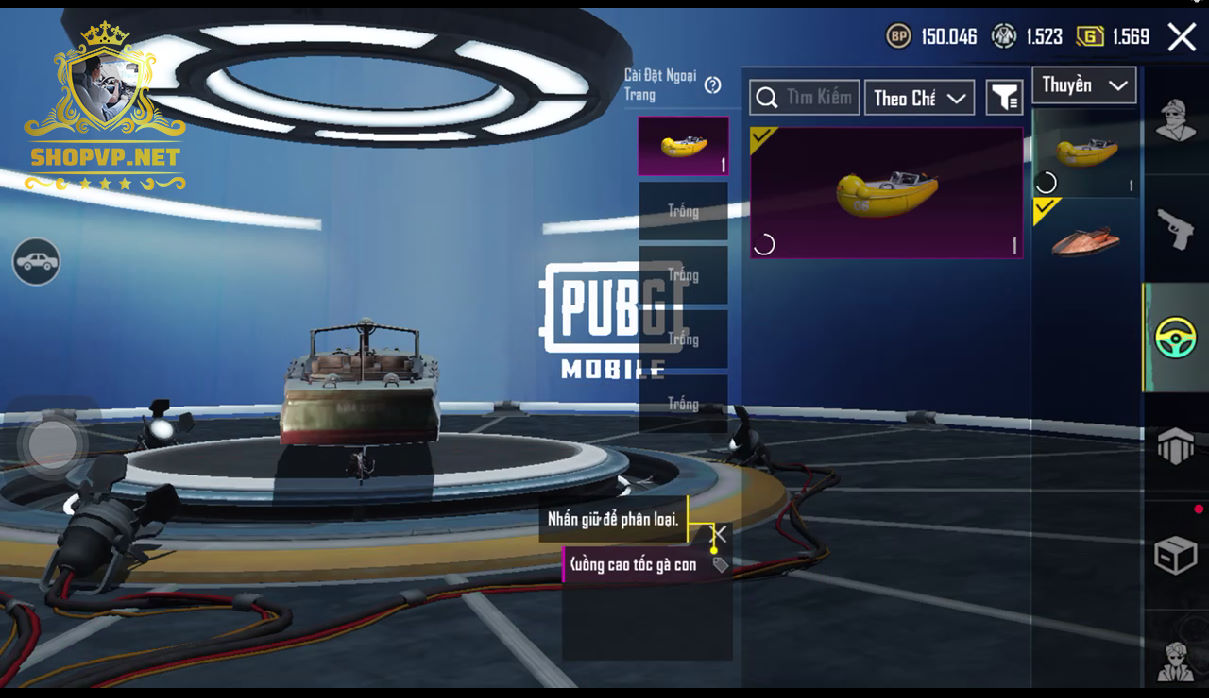Select the equipped yellow boat loadout slot
Viewport: 1209px width, 698px height.
point(683,146)
